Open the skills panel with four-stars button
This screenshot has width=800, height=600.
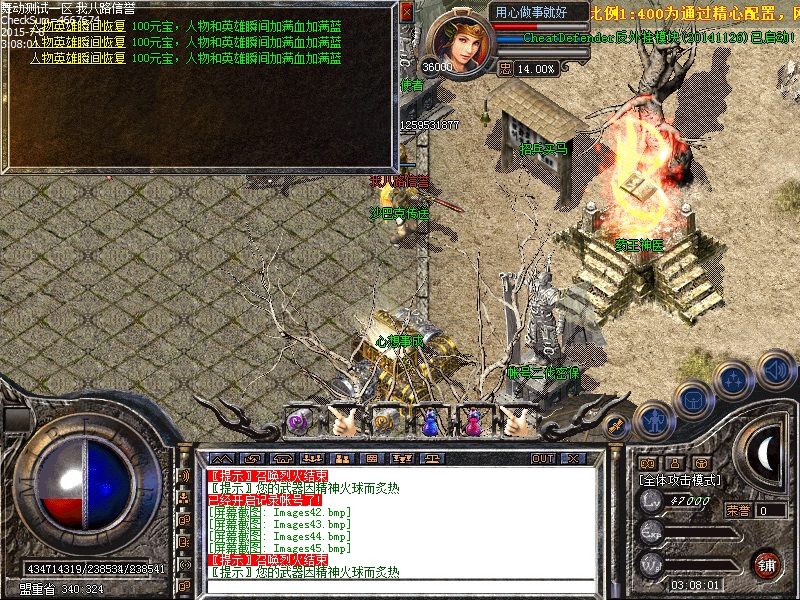click(x=735, y=380)
